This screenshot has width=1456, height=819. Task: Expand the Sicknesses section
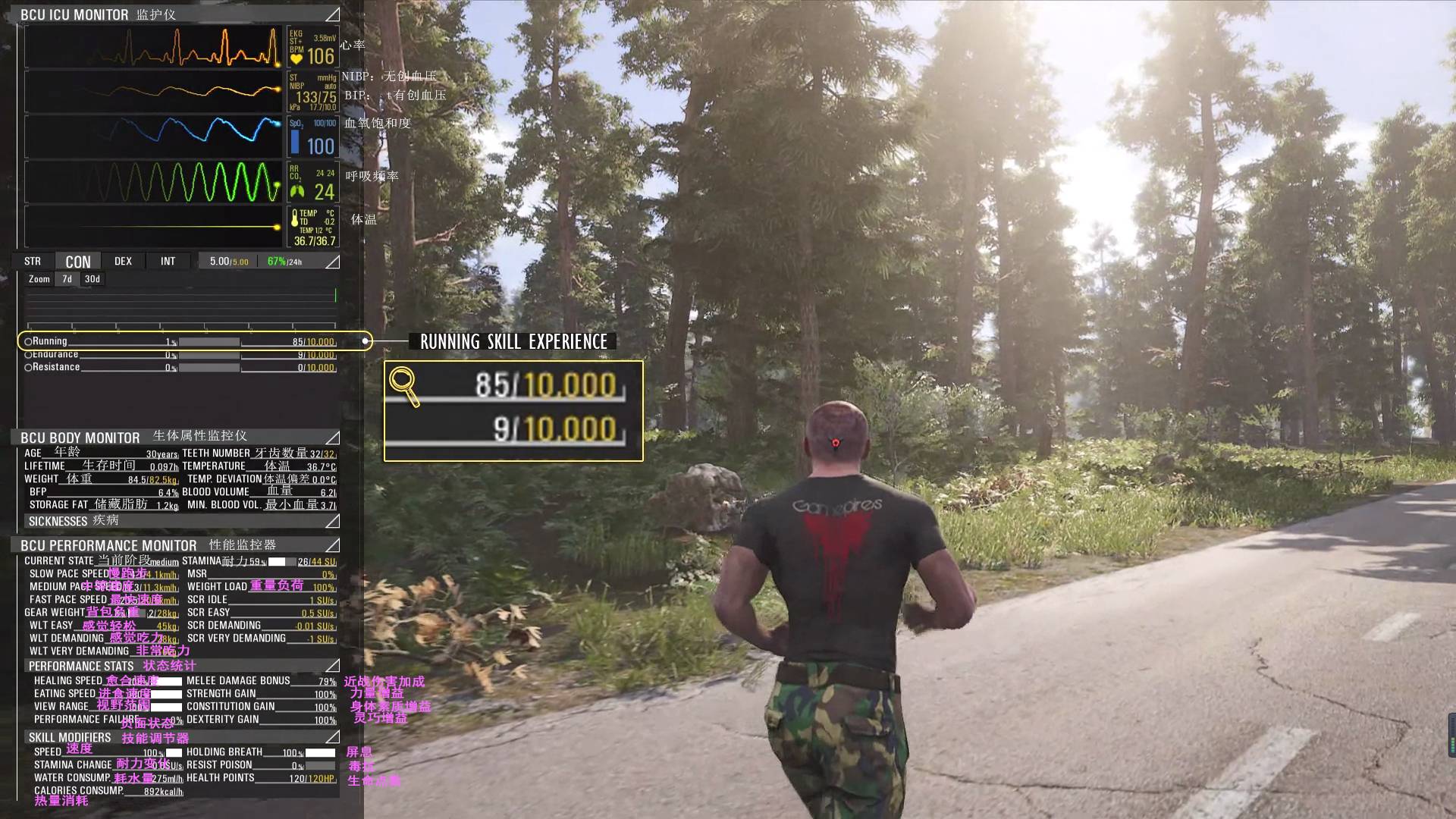pyautogui.click(x=332, y=521)
